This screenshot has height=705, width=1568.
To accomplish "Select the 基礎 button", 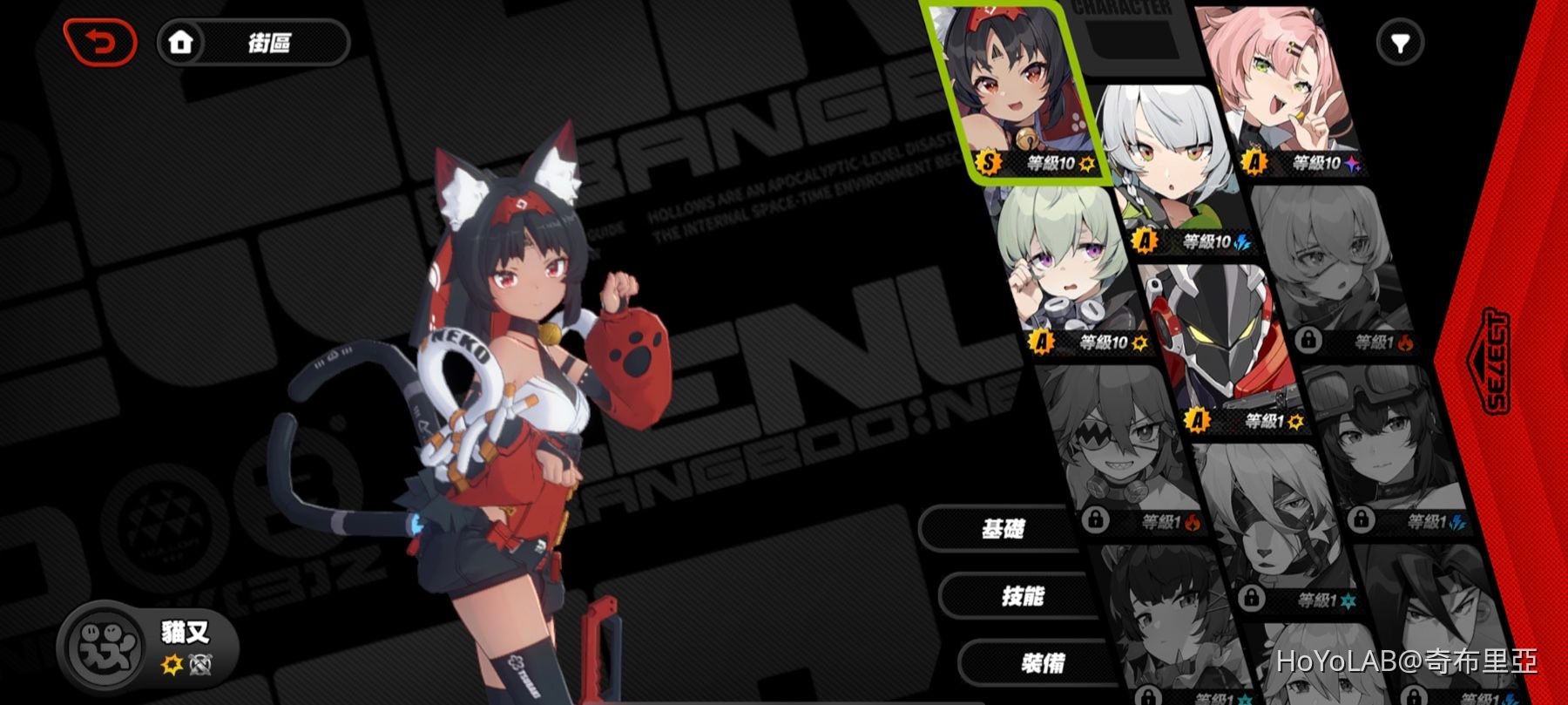I will [1004, 526].
